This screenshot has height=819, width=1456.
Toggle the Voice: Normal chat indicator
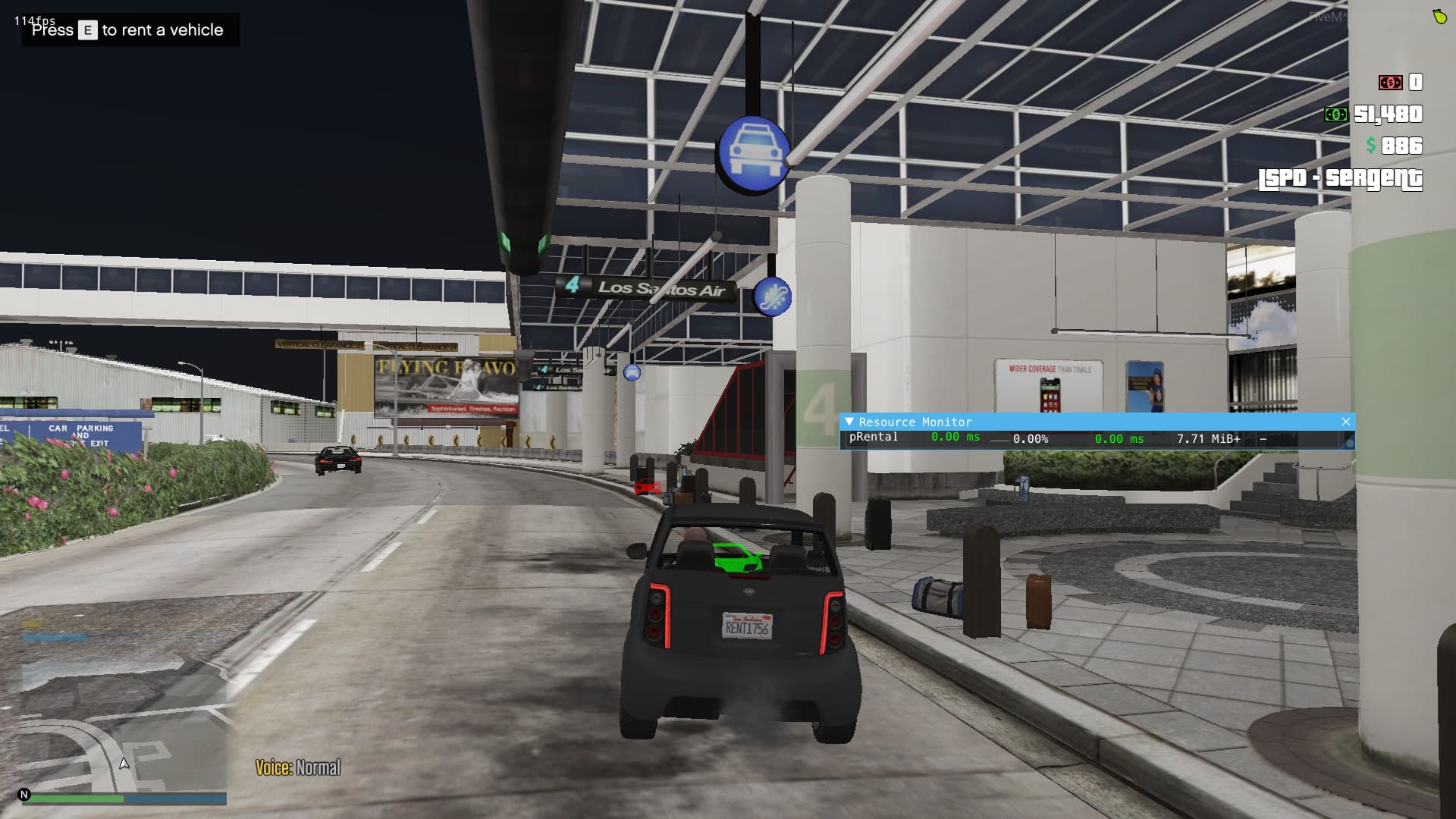(298, 767)
